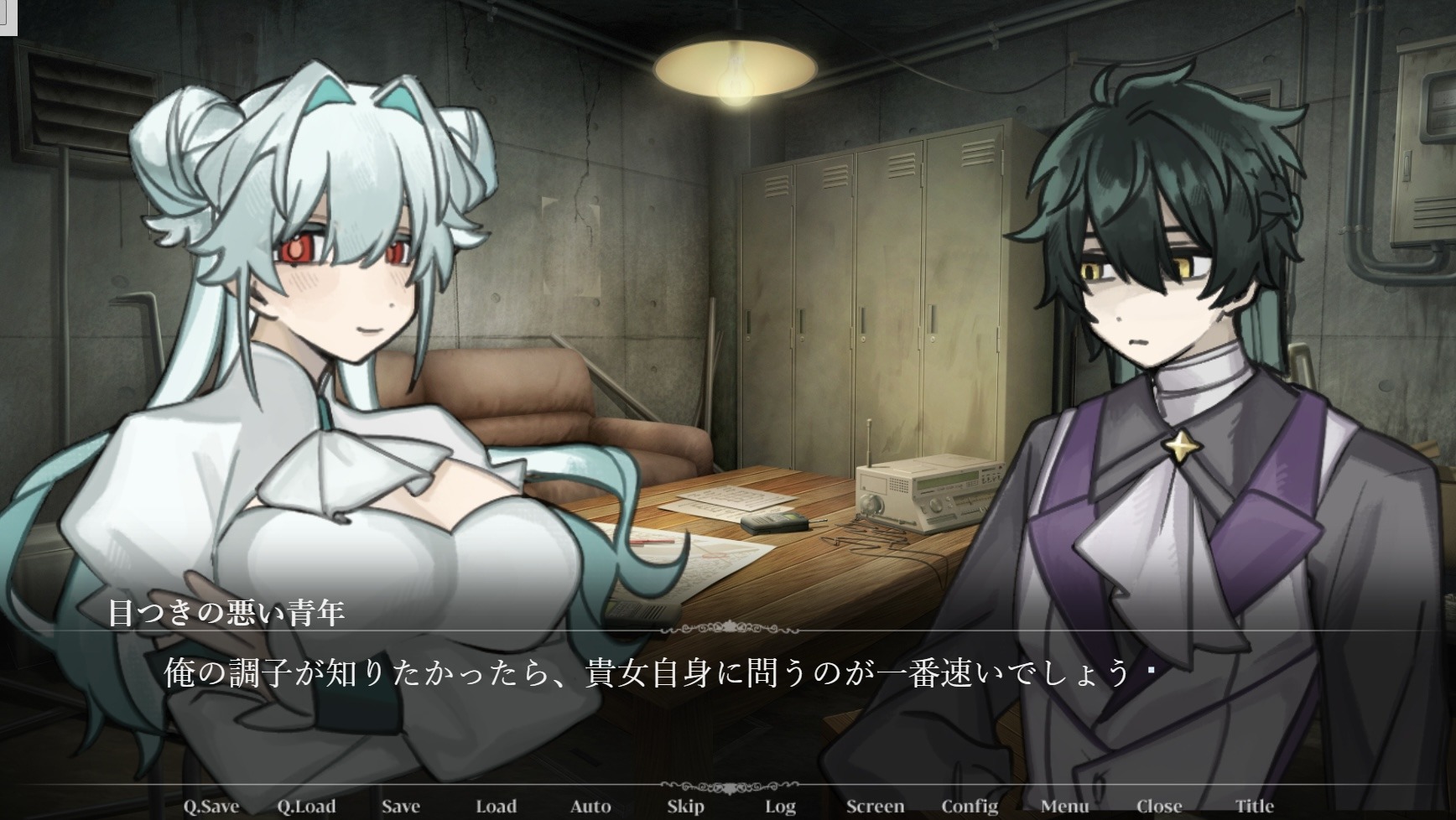Image resolution: width=1456 pixels, height=820 pixels.
Task: Open the Save menu
Action: [401, 807]
